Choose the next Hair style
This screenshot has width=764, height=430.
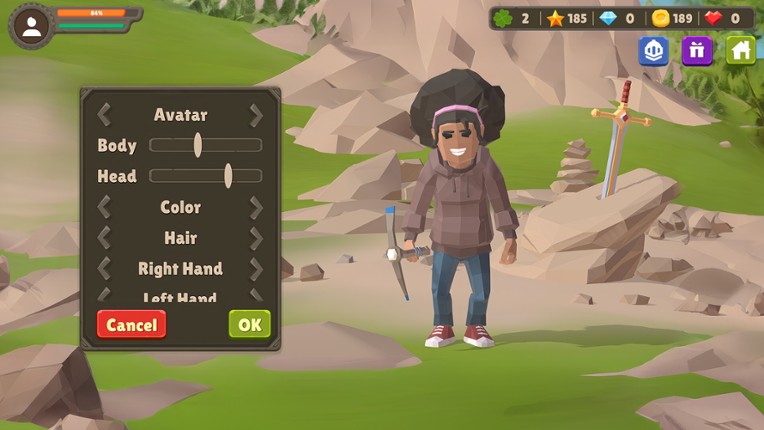pos(256,238)
